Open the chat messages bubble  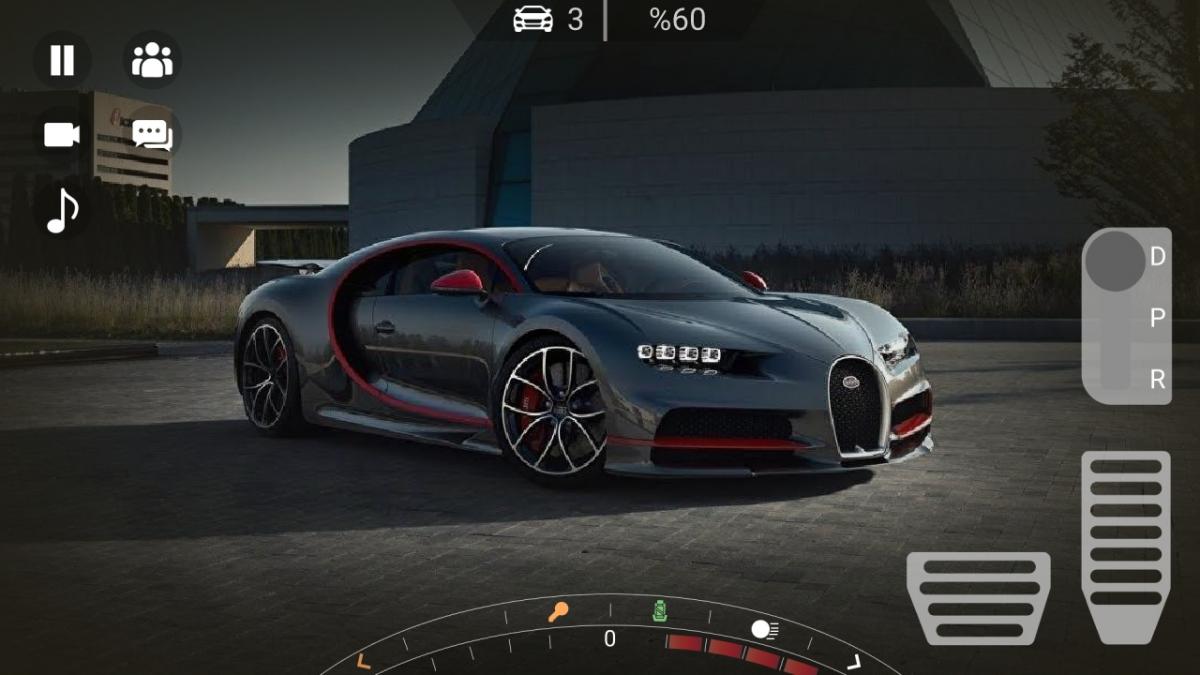pos(152,134)
